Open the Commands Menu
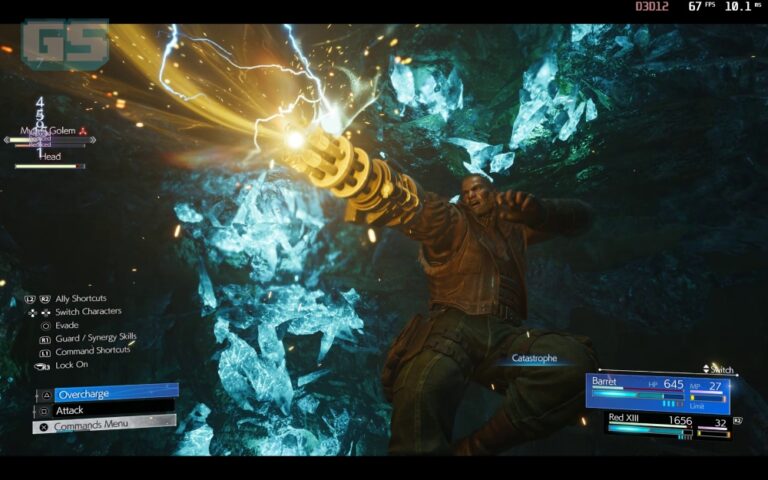The width and height of the screenshot is (768, 480). point(105,426)
